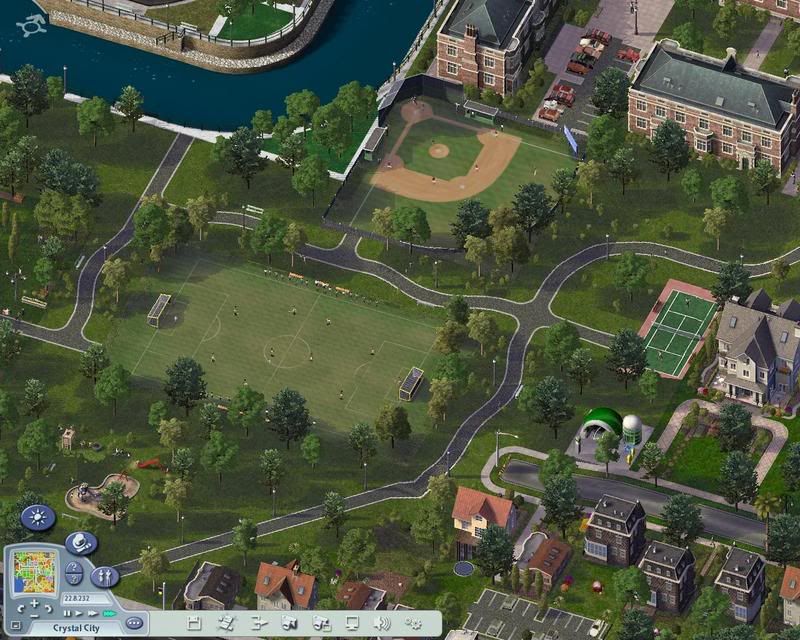The height and width of the screenshot is (640, 800).
Task: Click the monitor display settings icon
Action: (352, 622)
